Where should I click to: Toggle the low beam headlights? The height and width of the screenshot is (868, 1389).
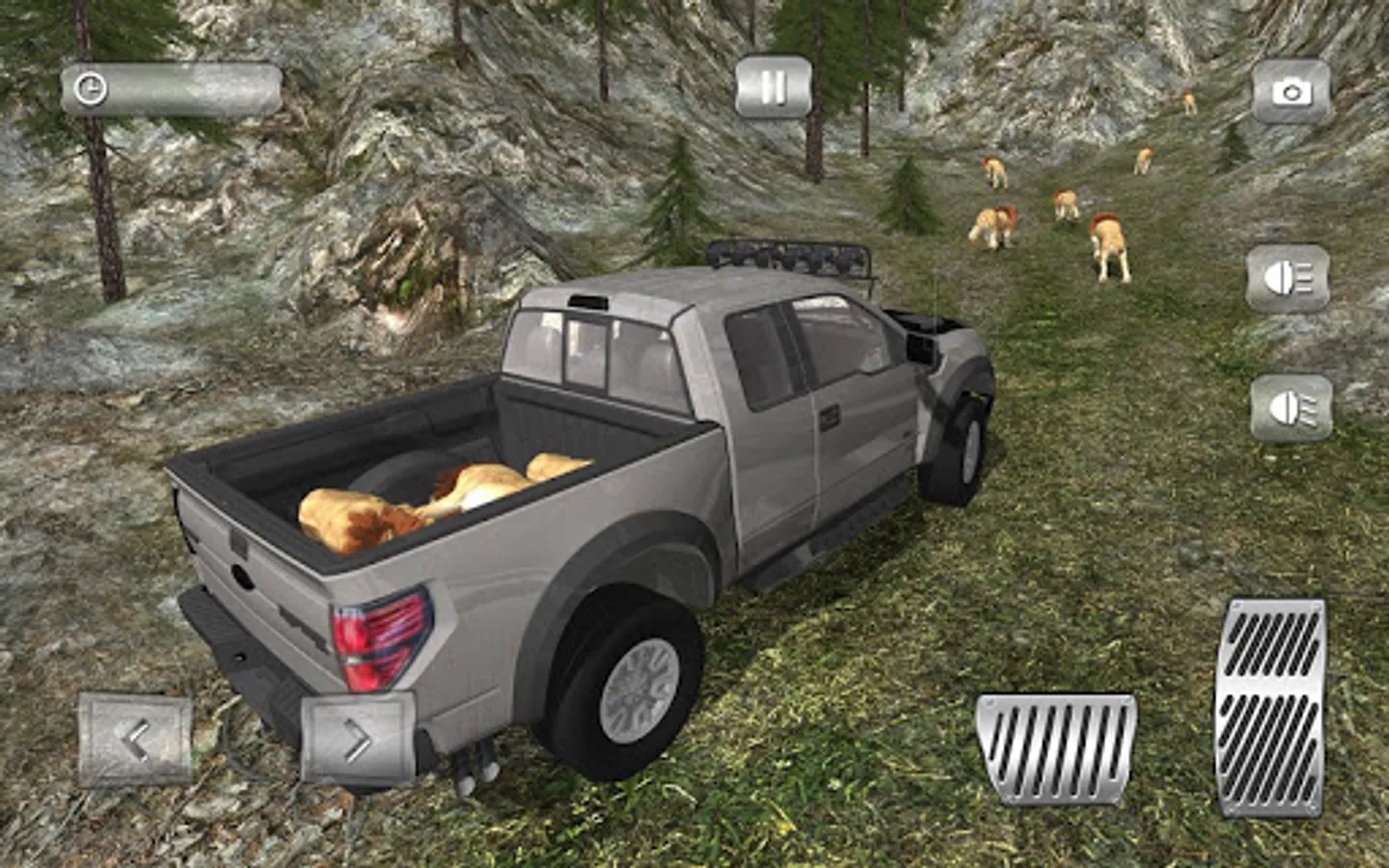click(x=1291, y=408)
